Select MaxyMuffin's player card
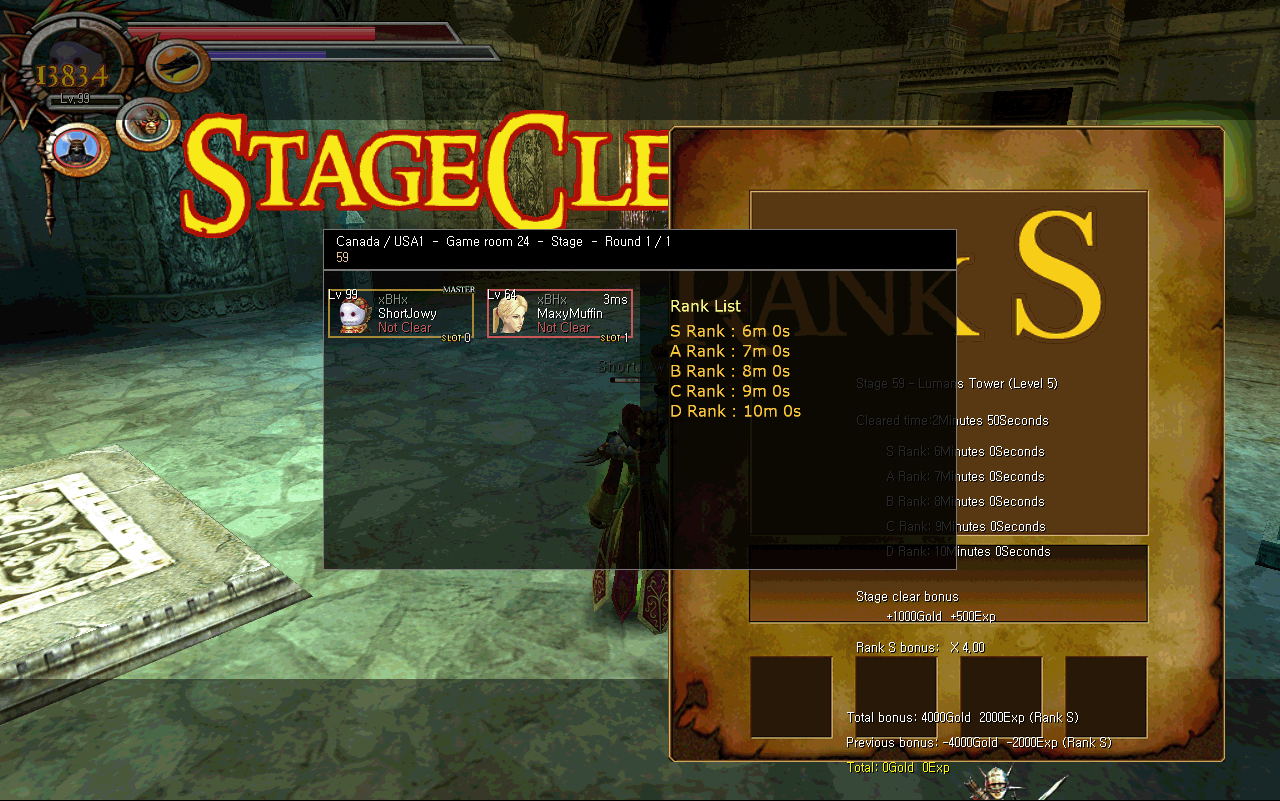 (x=560, y=314)
